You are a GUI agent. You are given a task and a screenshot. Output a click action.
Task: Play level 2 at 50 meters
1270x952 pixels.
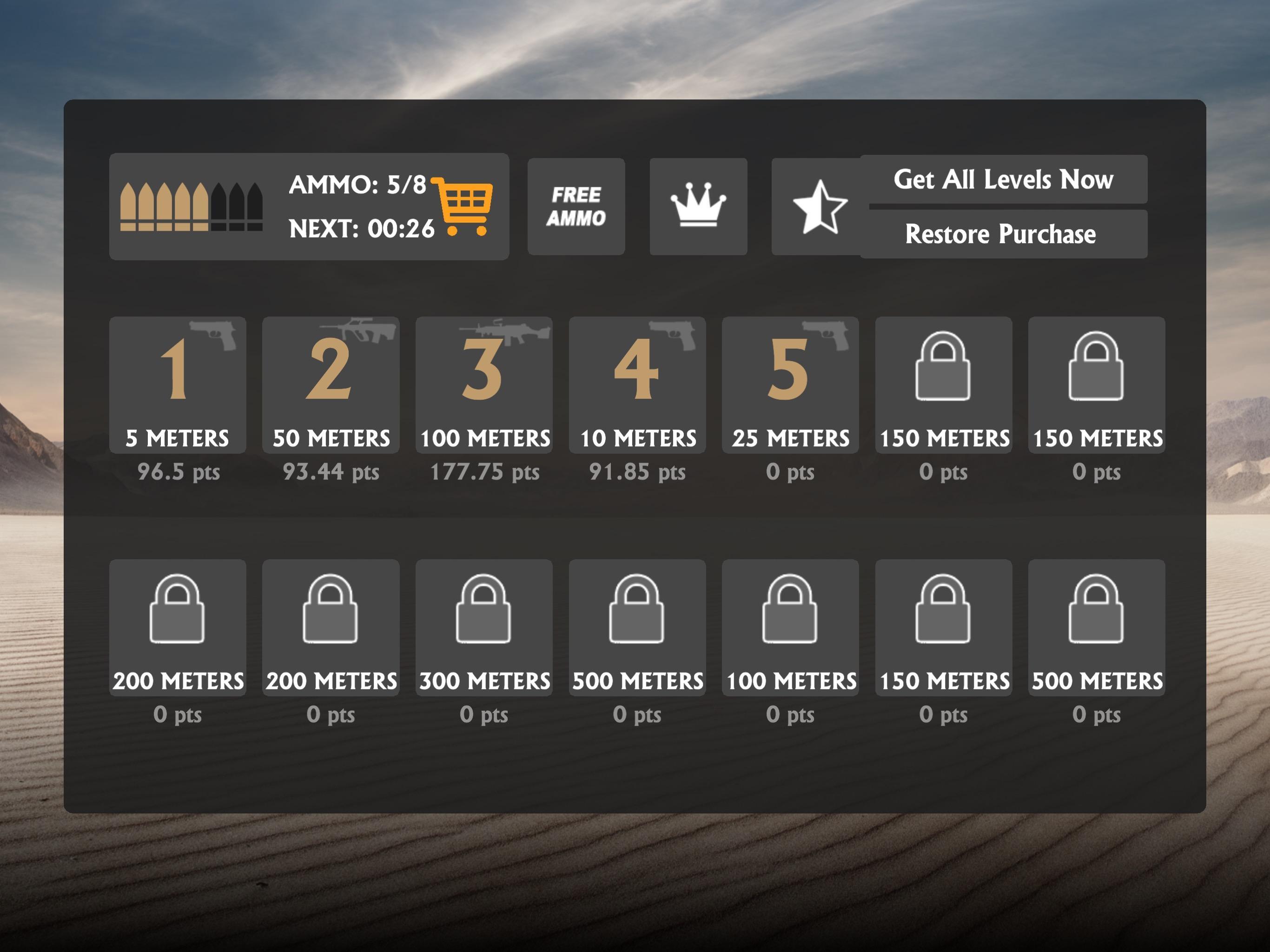pos(331,385)
